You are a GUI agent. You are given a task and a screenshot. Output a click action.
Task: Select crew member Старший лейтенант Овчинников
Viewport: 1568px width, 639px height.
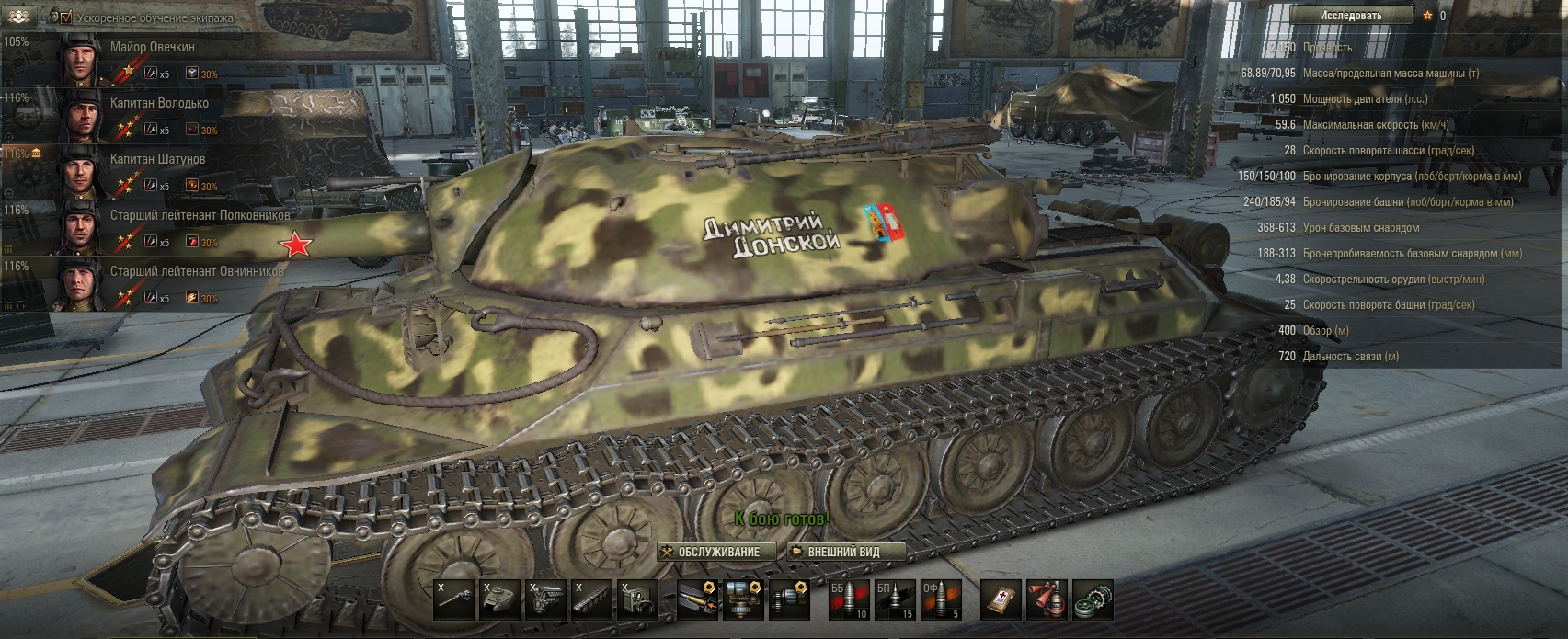[197, 271]
